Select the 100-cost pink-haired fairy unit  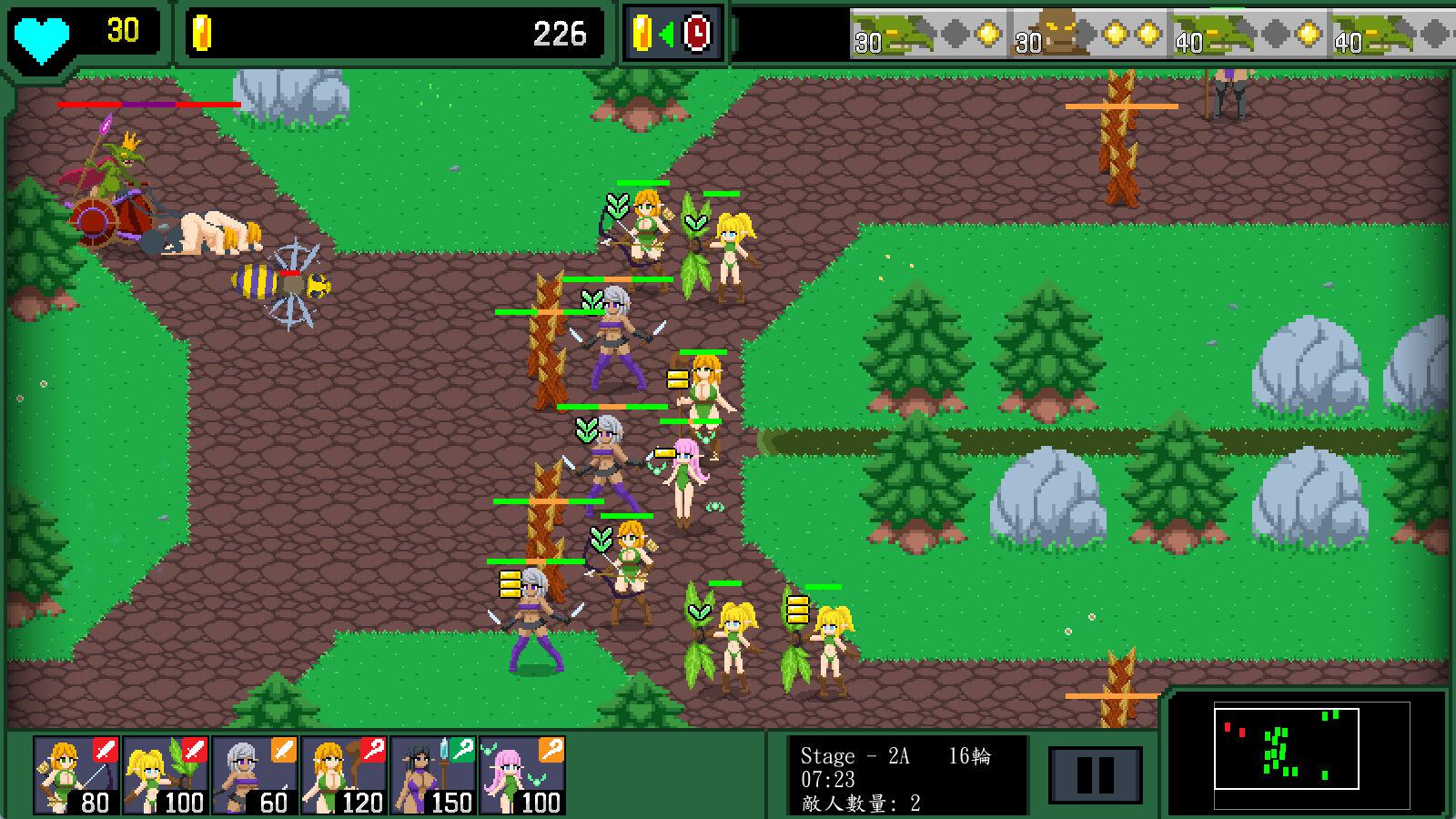[x=522, y=775]
